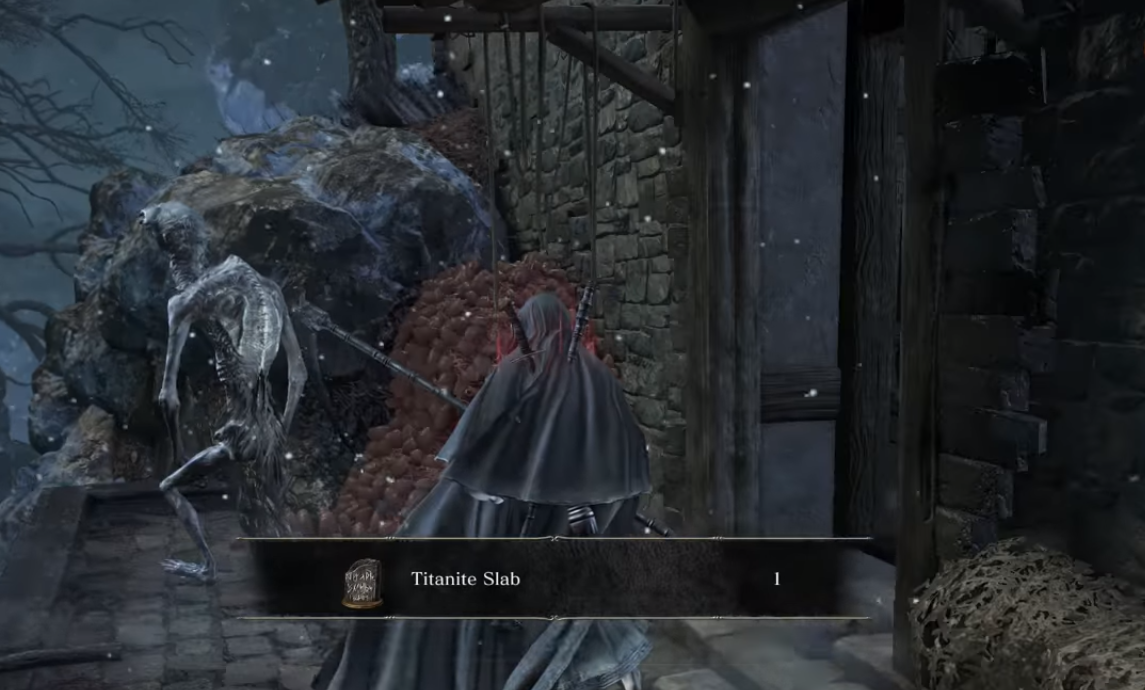
Task: Click the Titanite Slab item icon
Action: 362,582
